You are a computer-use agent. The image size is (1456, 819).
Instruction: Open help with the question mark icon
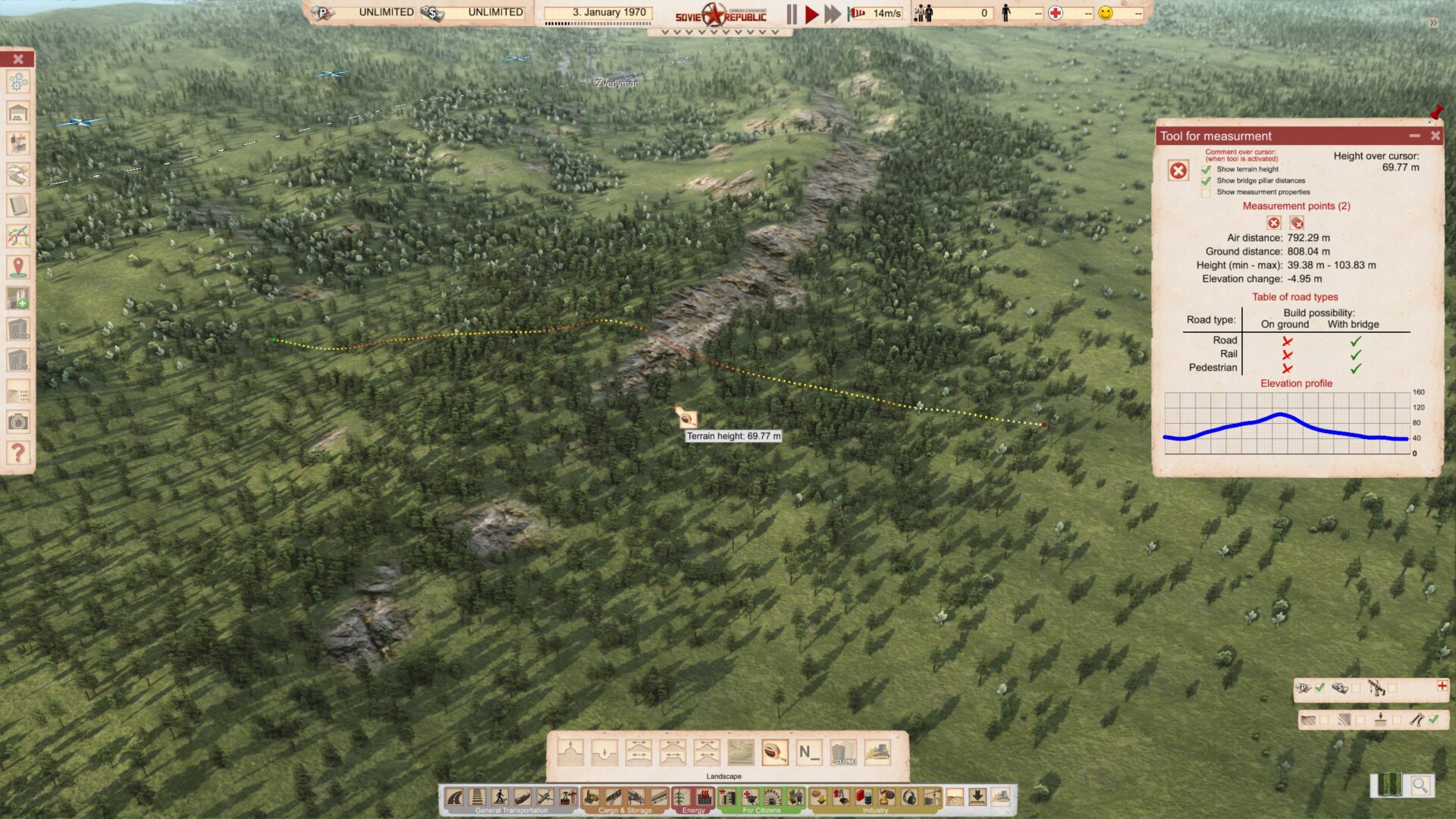click(18, 453)
